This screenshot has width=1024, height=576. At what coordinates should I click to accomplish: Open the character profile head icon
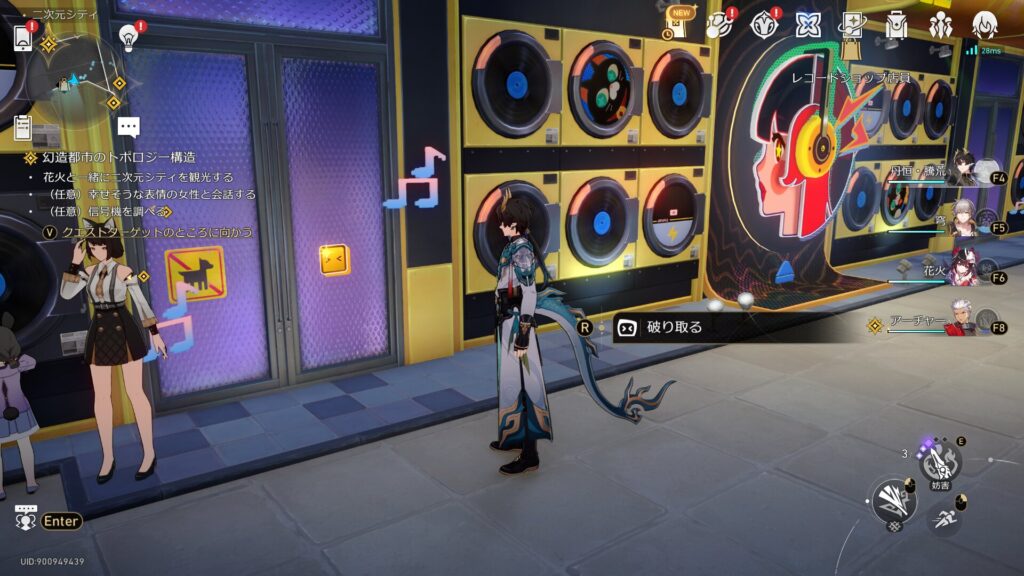985,25
